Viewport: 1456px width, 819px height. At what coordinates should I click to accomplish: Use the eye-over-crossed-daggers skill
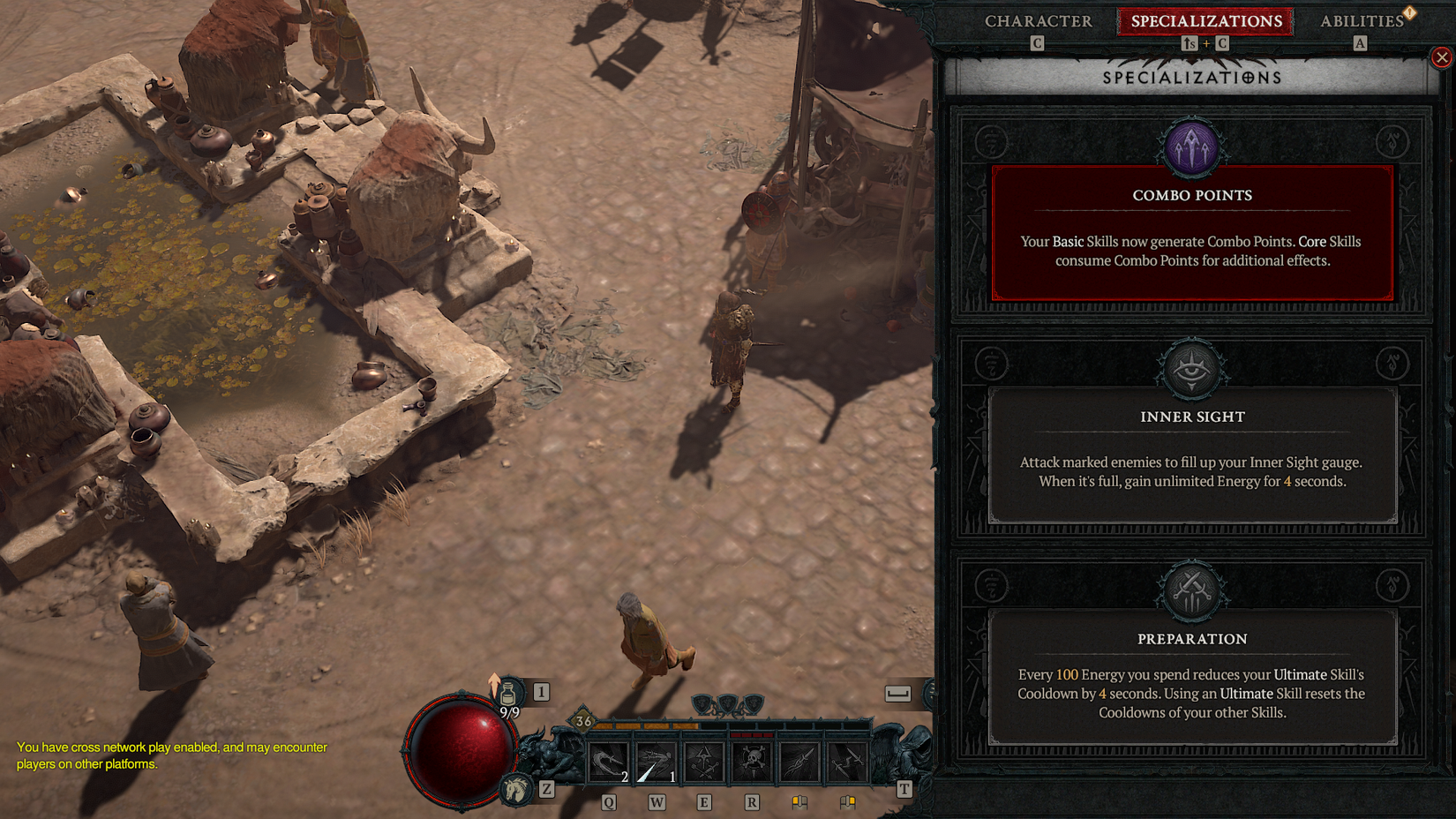point(703,763)
